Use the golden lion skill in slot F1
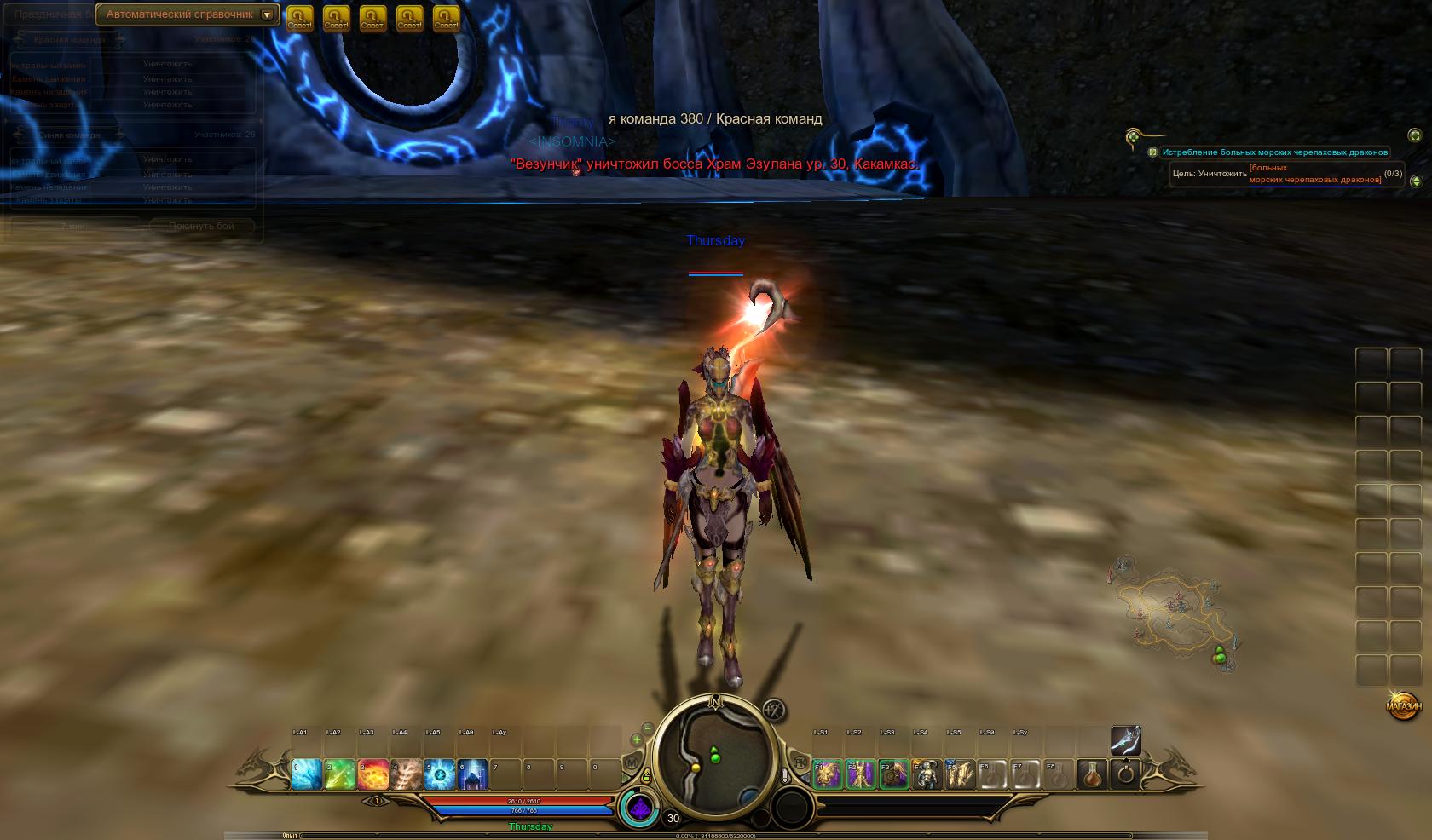Screen dimensions: 1432x840 (x=827, y=774)
